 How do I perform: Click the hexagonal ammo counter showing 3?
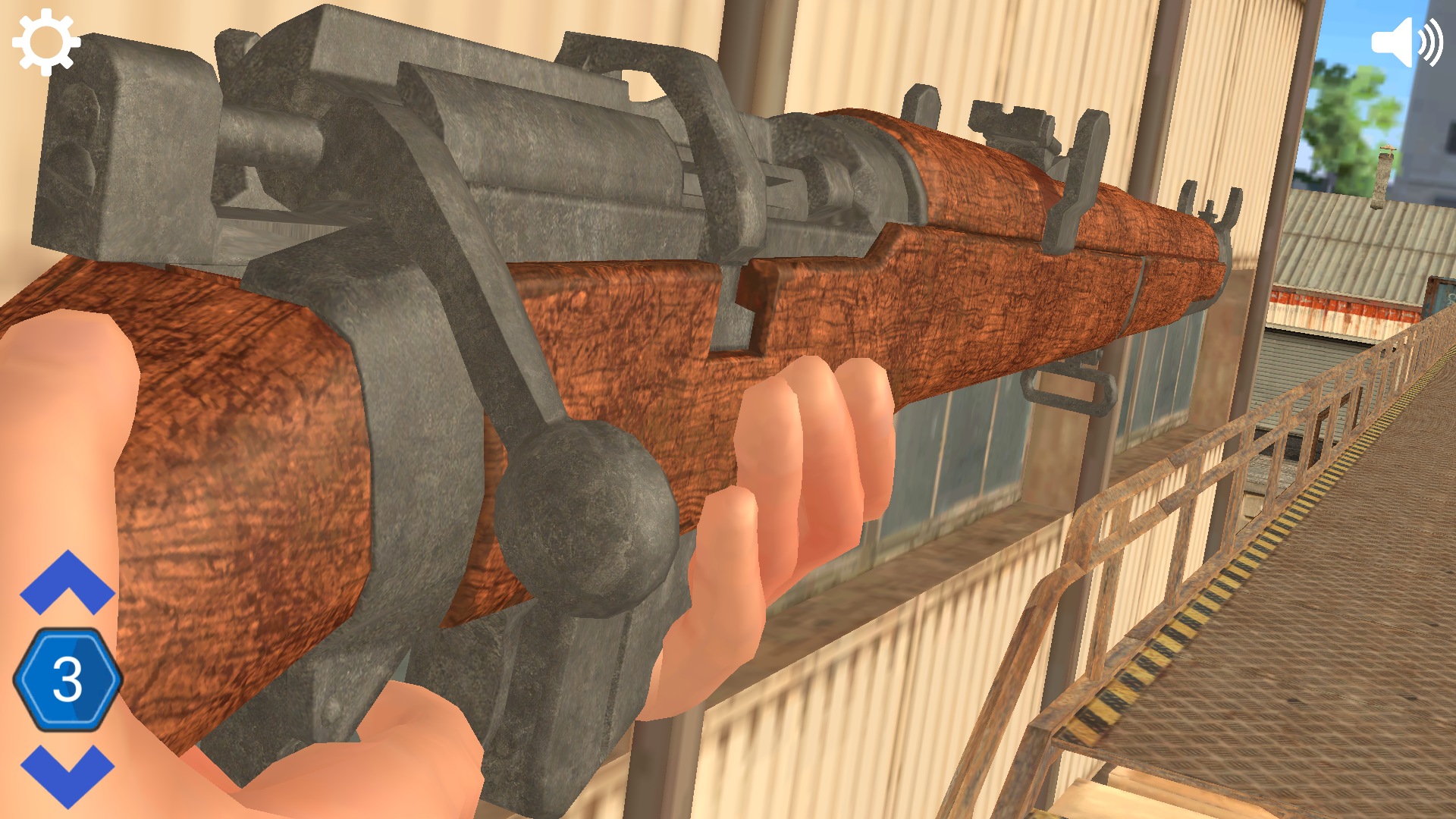coord(67,679)
